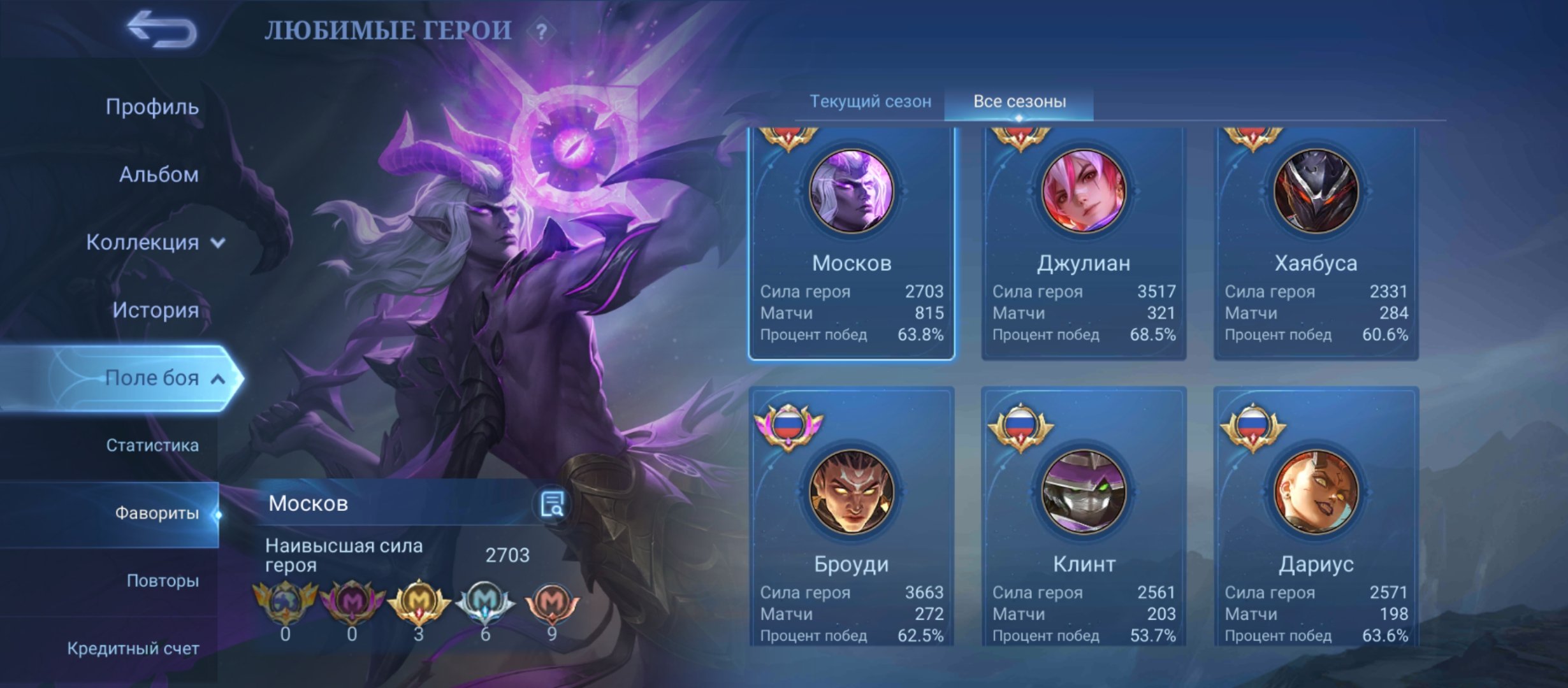Go back using the return arrow
The image size is (1568, 688).
coord(162,30)
